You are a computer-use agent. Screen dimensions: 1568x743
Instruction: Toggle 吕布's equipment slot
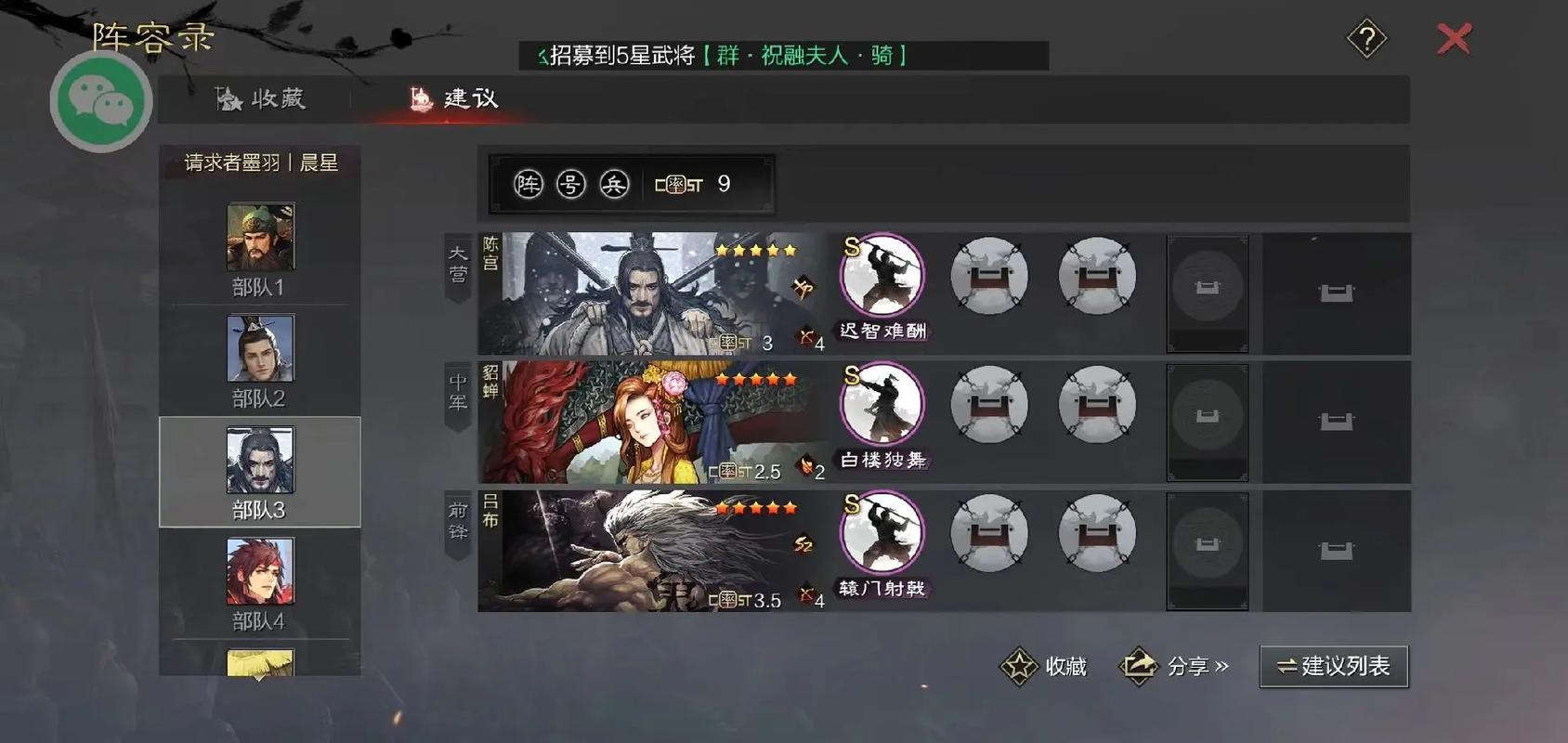click(1208, 550)
